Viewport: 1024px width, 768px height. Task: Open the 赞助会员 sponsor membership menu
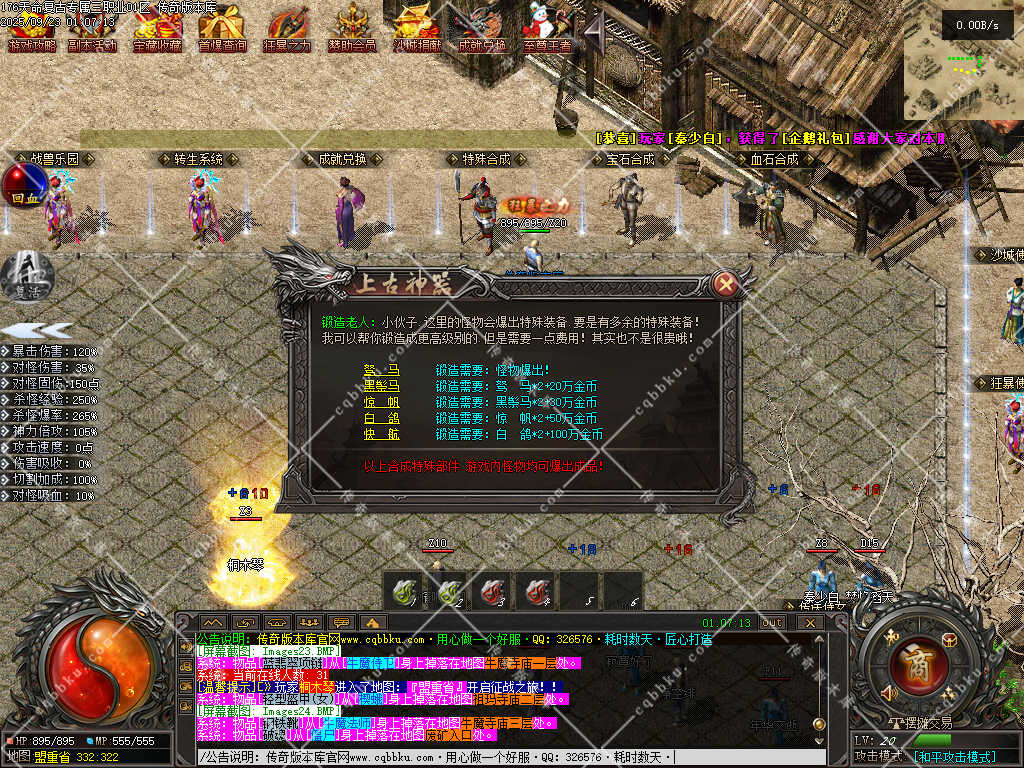tap(352, 28)
